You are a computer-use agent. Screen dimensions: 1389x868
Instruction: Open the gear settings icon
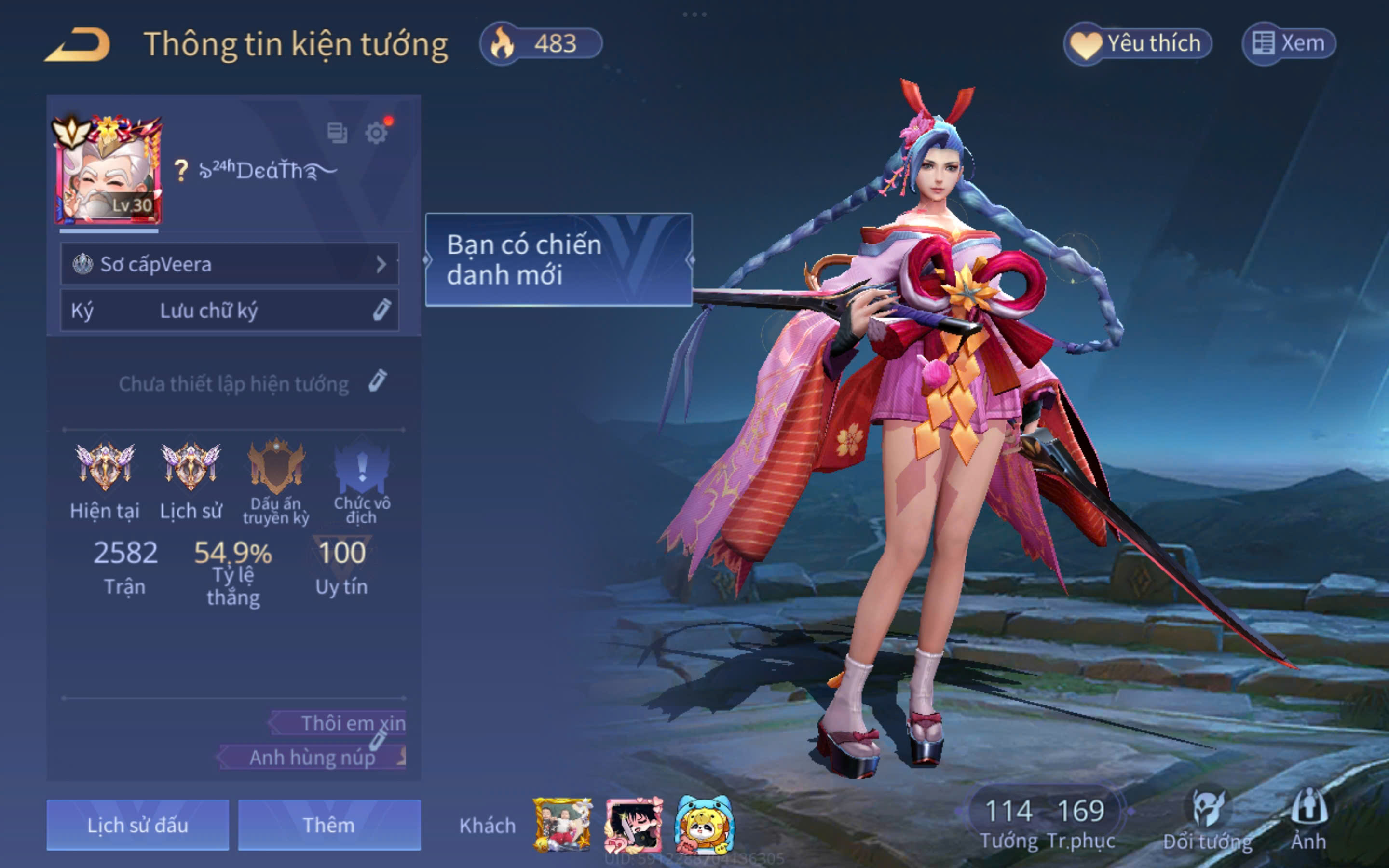(x=376, y=133)
